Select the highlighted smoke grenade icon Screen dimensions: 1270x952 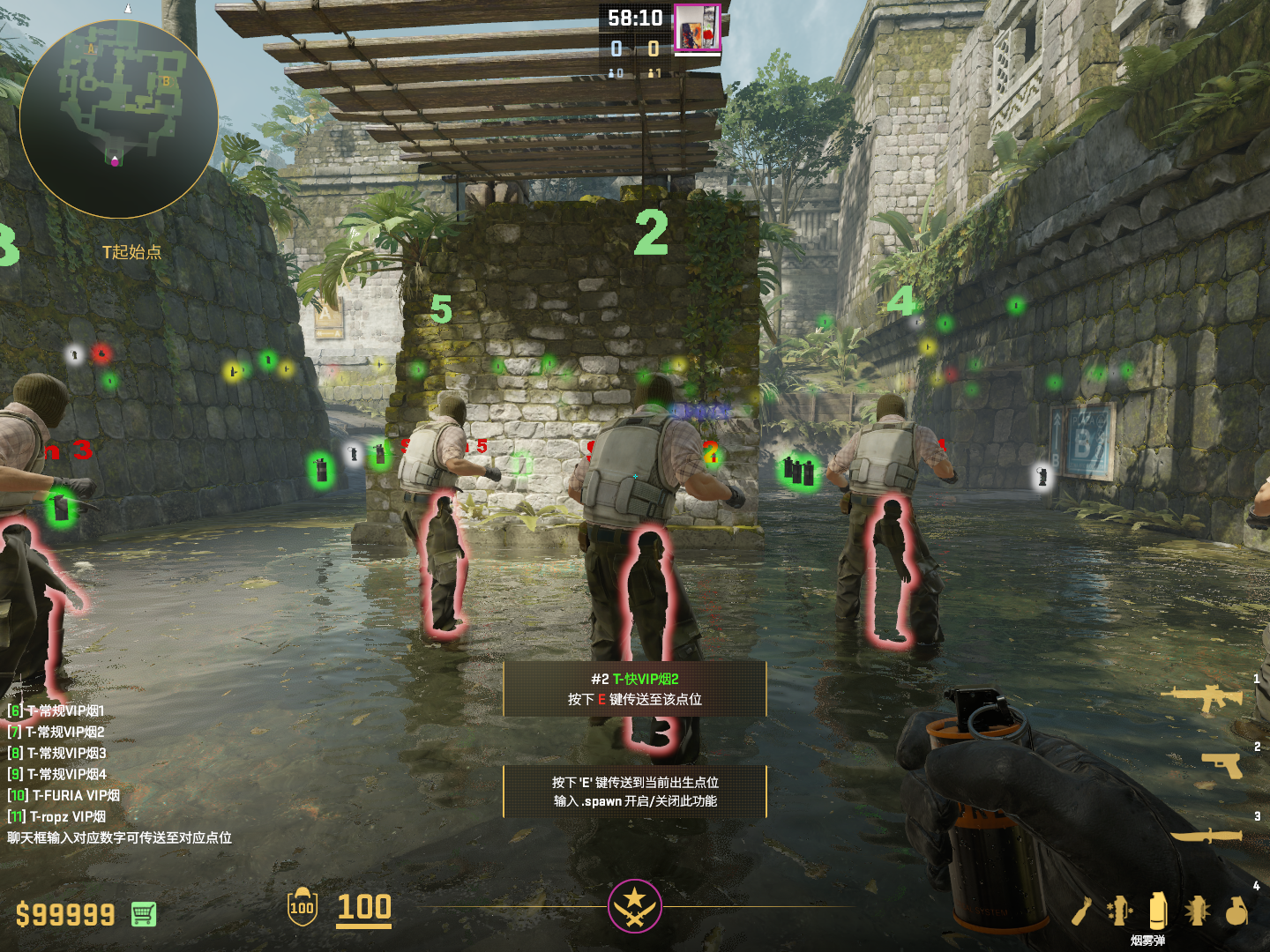click(1158, 910)
